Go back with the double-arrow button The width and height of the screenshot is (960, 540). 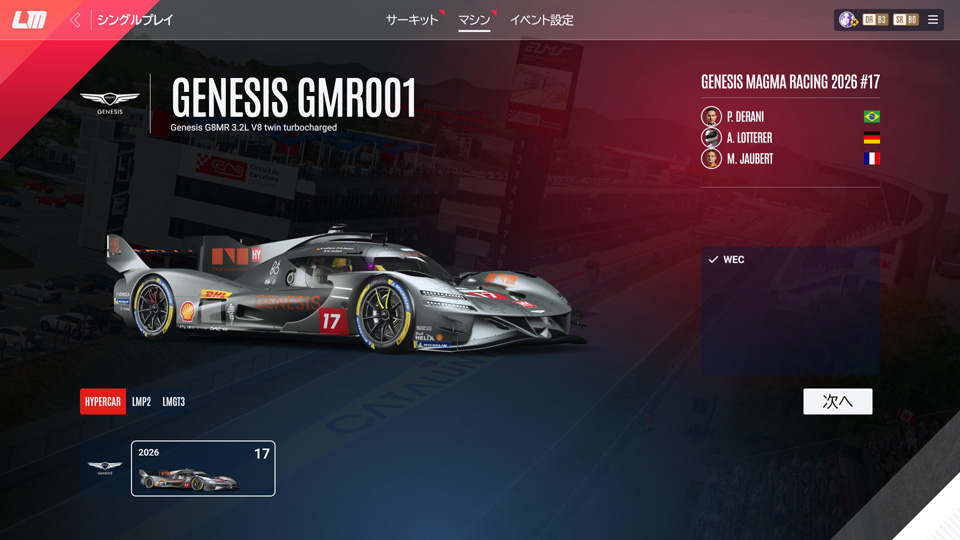tap(75, 20)
